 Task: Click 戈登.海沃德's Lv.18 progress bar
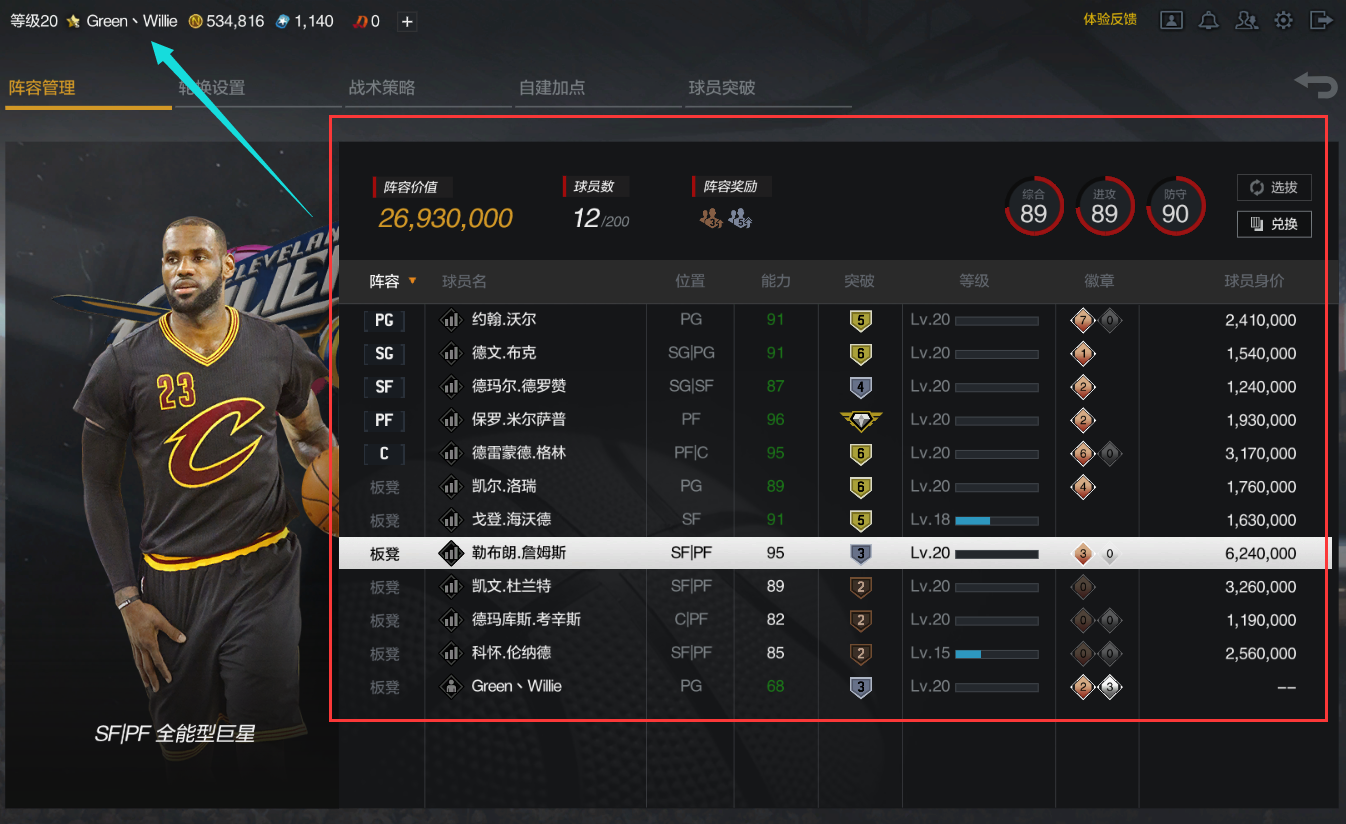(997, 520)
